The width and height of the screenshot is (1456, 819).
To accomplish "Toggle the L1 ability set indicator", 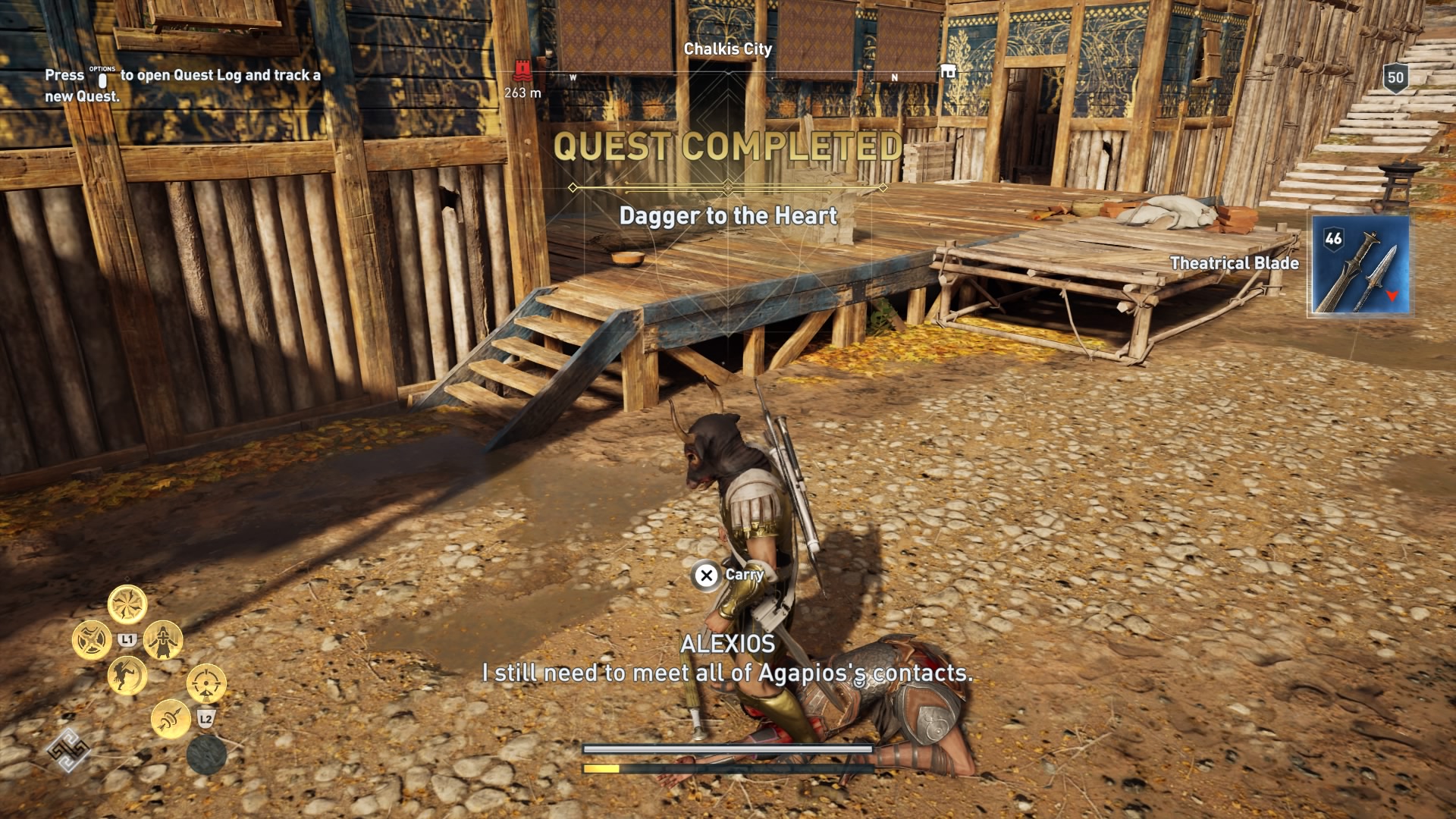I will pyautogui.click(x=127, y=638).
